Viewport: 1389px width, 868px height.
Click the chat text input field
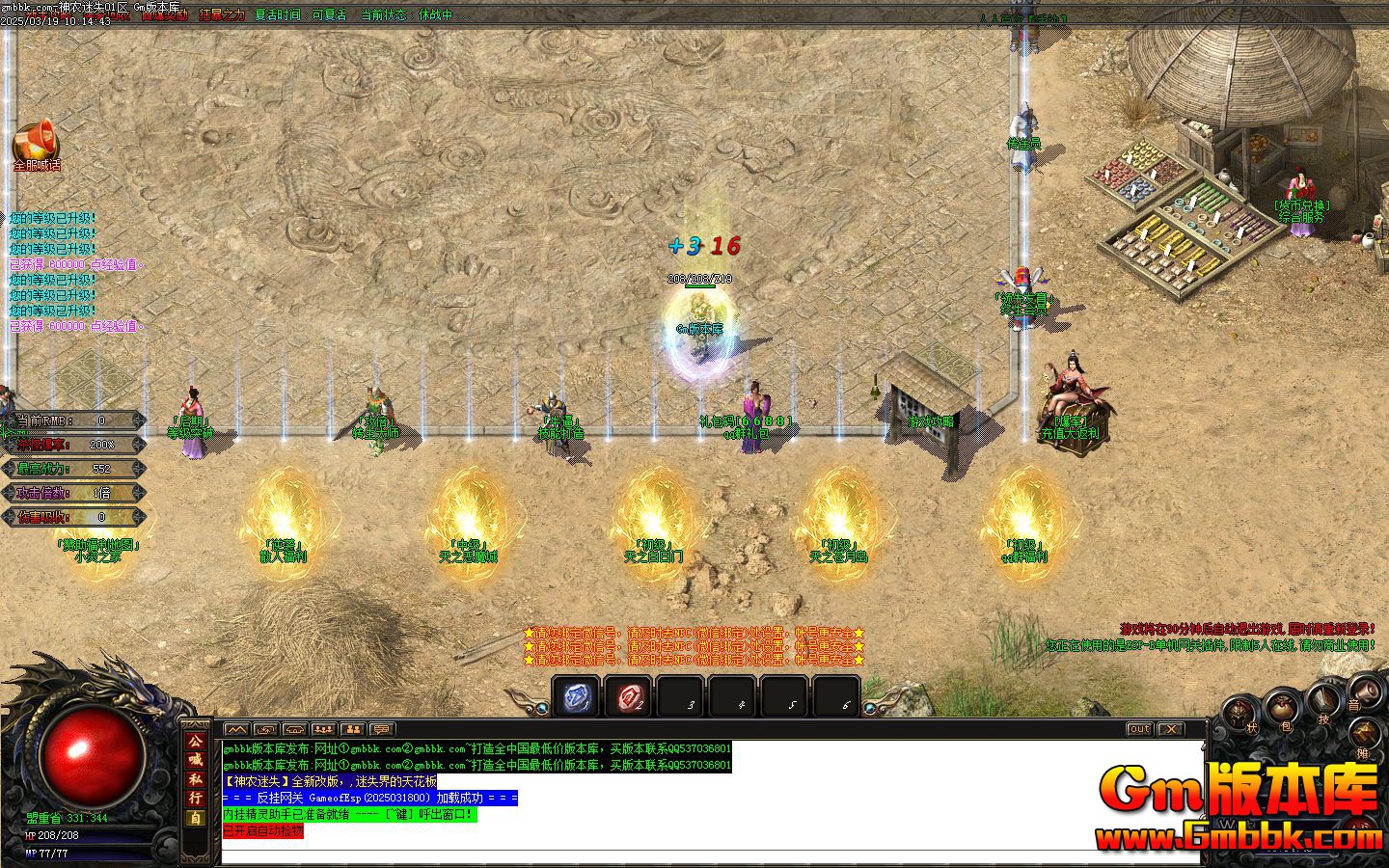(675, 858)
